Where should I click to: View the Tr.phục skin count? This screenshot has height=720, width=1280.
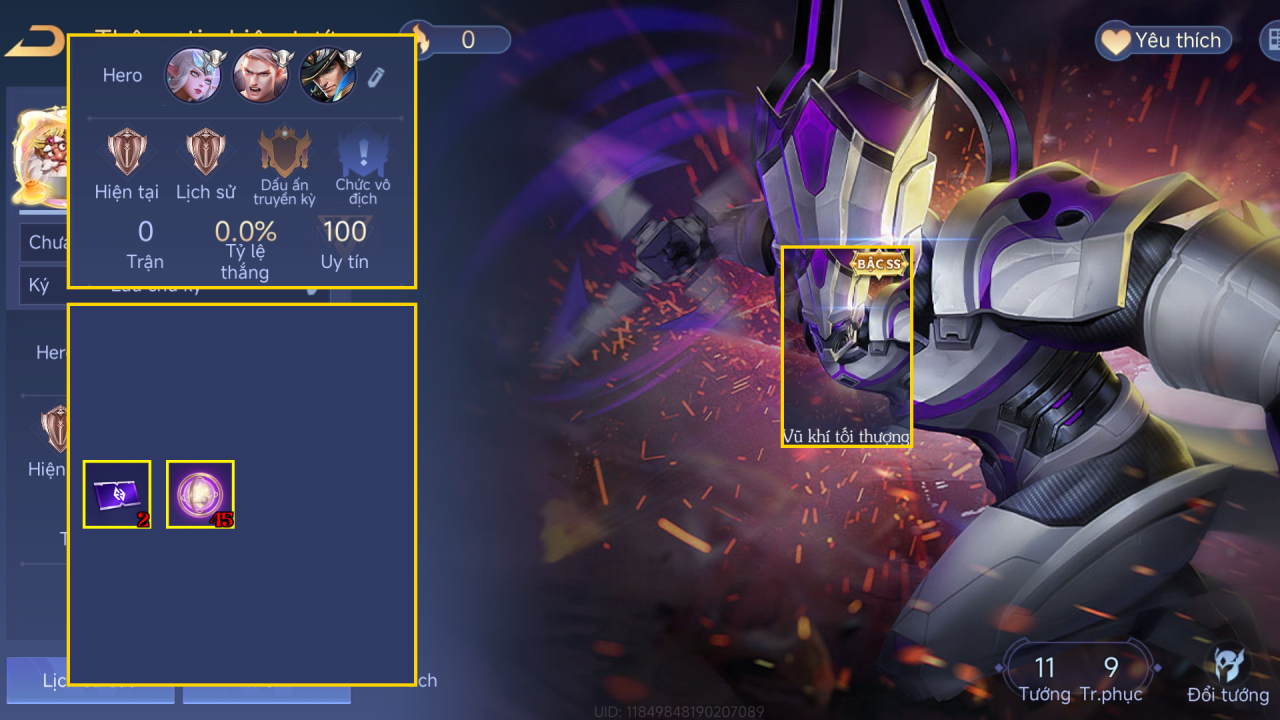click(1111, 678)
